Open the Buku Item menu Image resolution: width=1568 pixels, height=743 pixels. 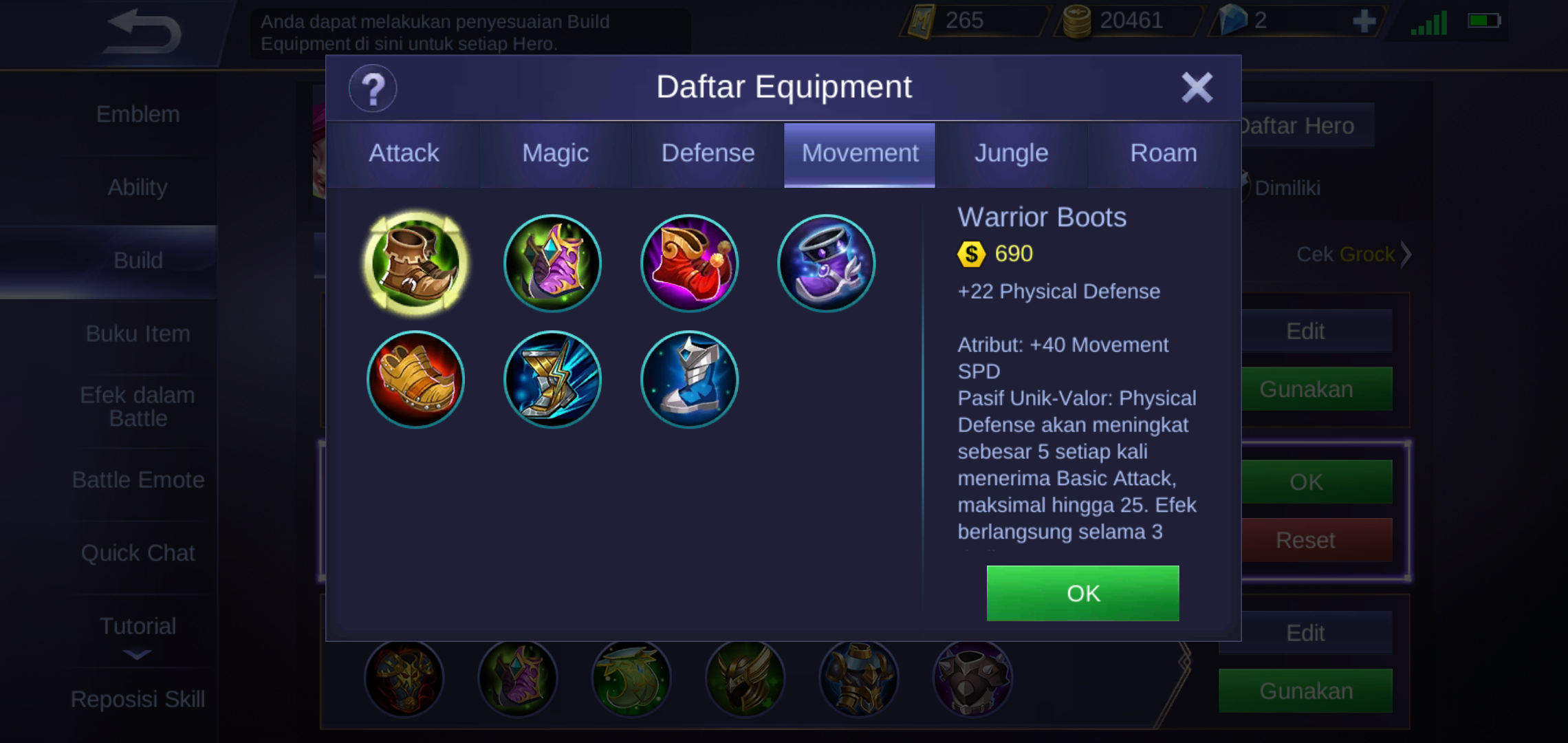(138, 334)
